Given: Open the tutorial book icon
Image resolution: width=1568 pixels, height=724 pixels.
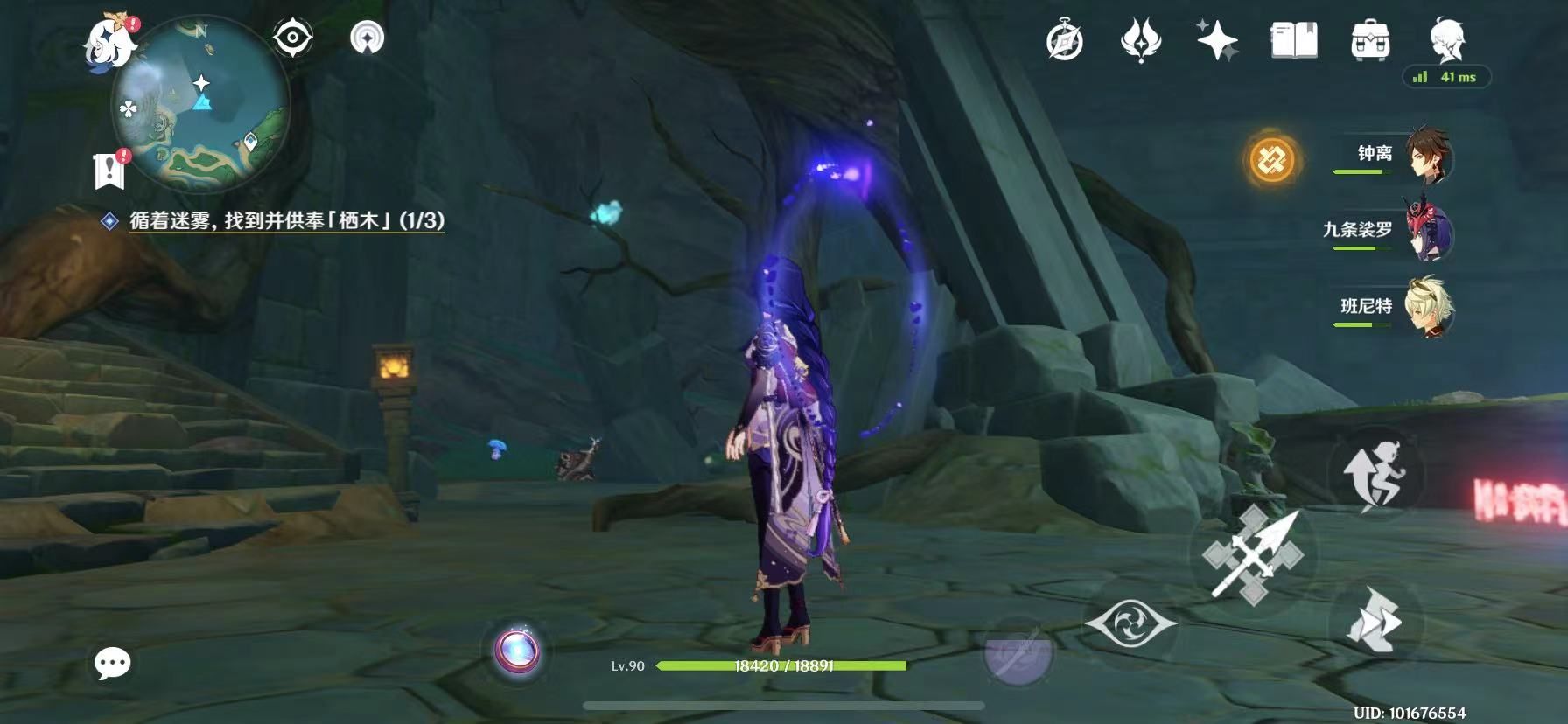Looking at the screenshot, I should click(x=1293, y=41).
